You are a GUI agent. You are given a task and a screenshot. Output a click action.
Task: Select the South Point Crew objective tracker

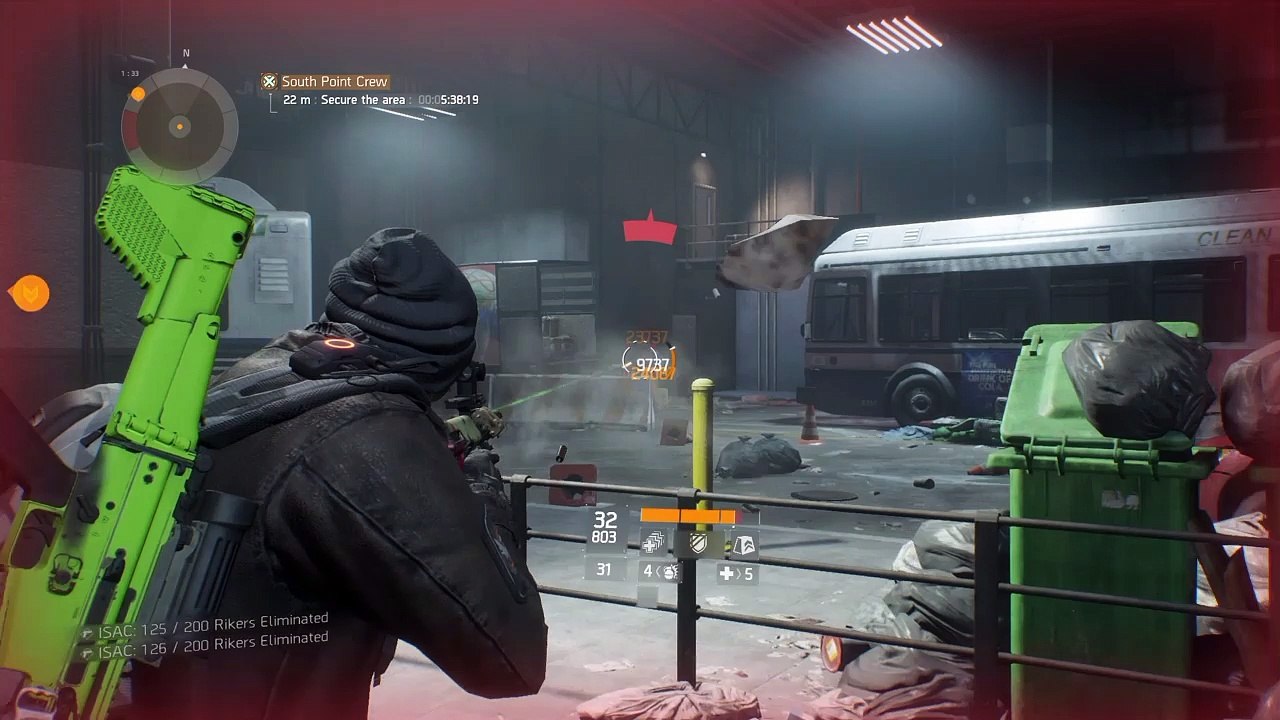click(x=334, y=82)
